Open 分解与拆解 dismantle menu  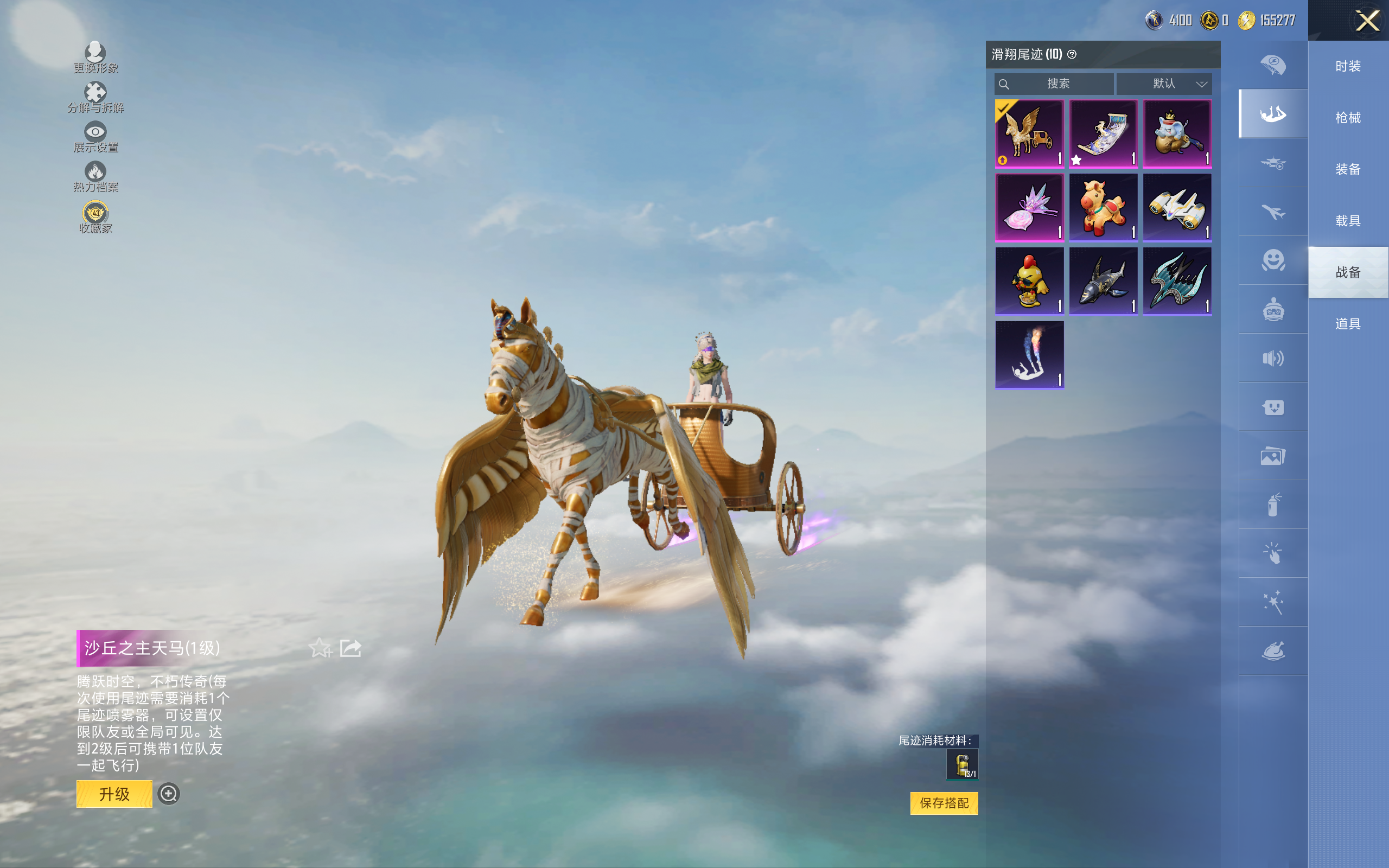pyautogui.click(x=95, y=97)
